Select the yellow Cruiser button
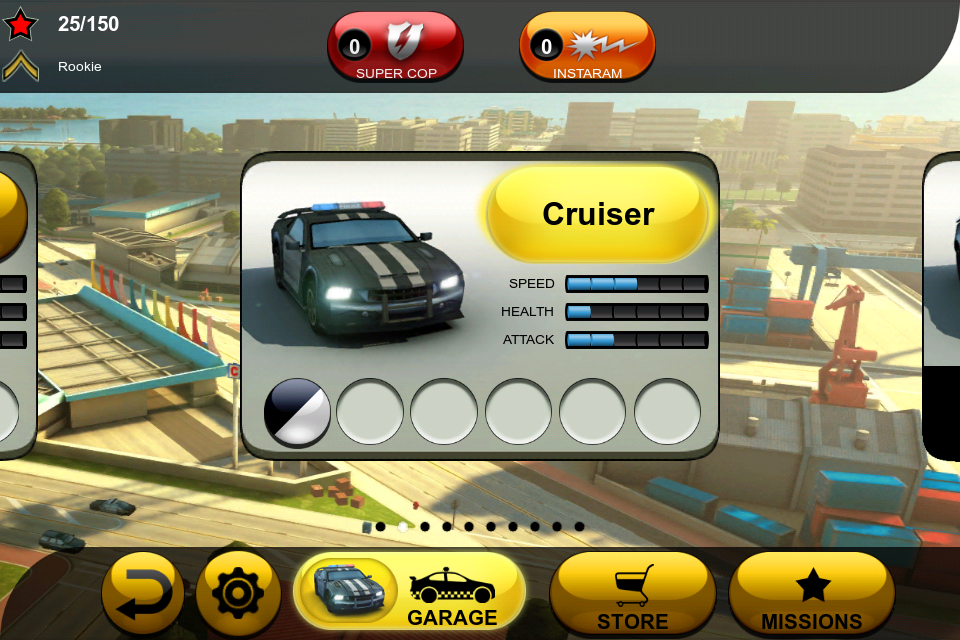 [598, 214]
